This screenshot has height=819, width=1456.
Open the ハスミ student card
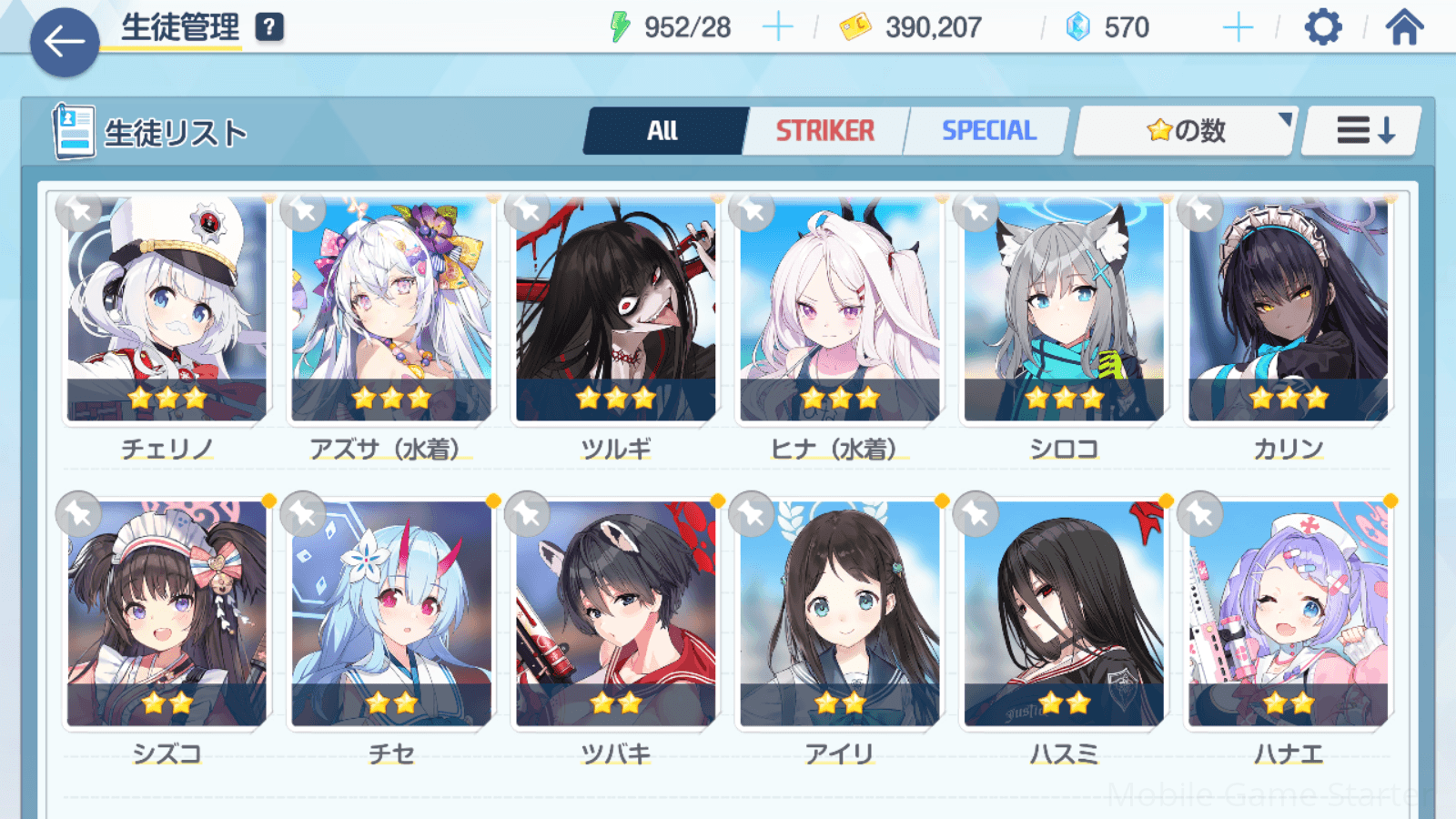click(x=1064, y=614)
